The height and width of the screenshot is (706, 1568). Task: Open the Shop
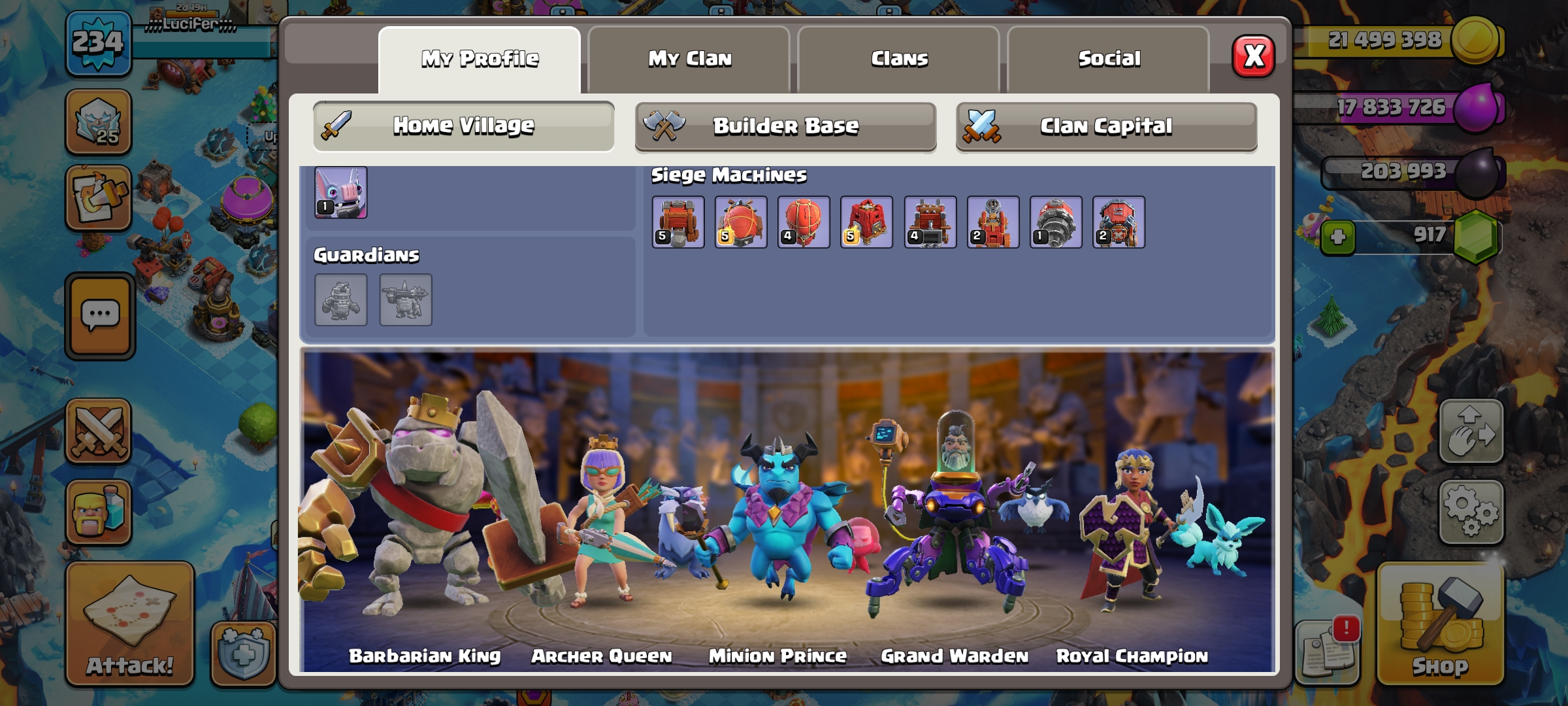1440,624
